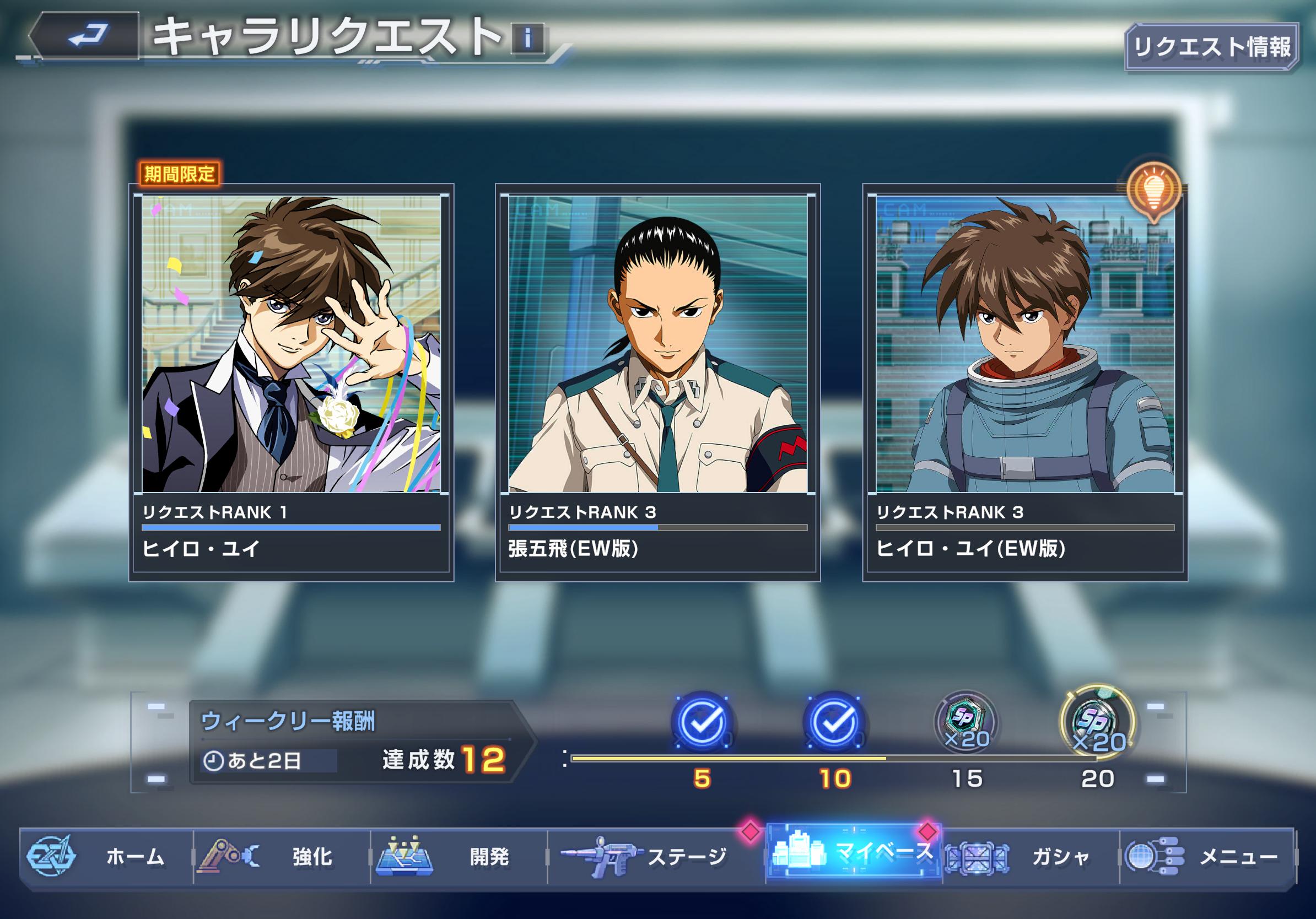Open the リクエスト情報 panel
The width and height of the screenshot is (1316, 919).
[1212, 47]
